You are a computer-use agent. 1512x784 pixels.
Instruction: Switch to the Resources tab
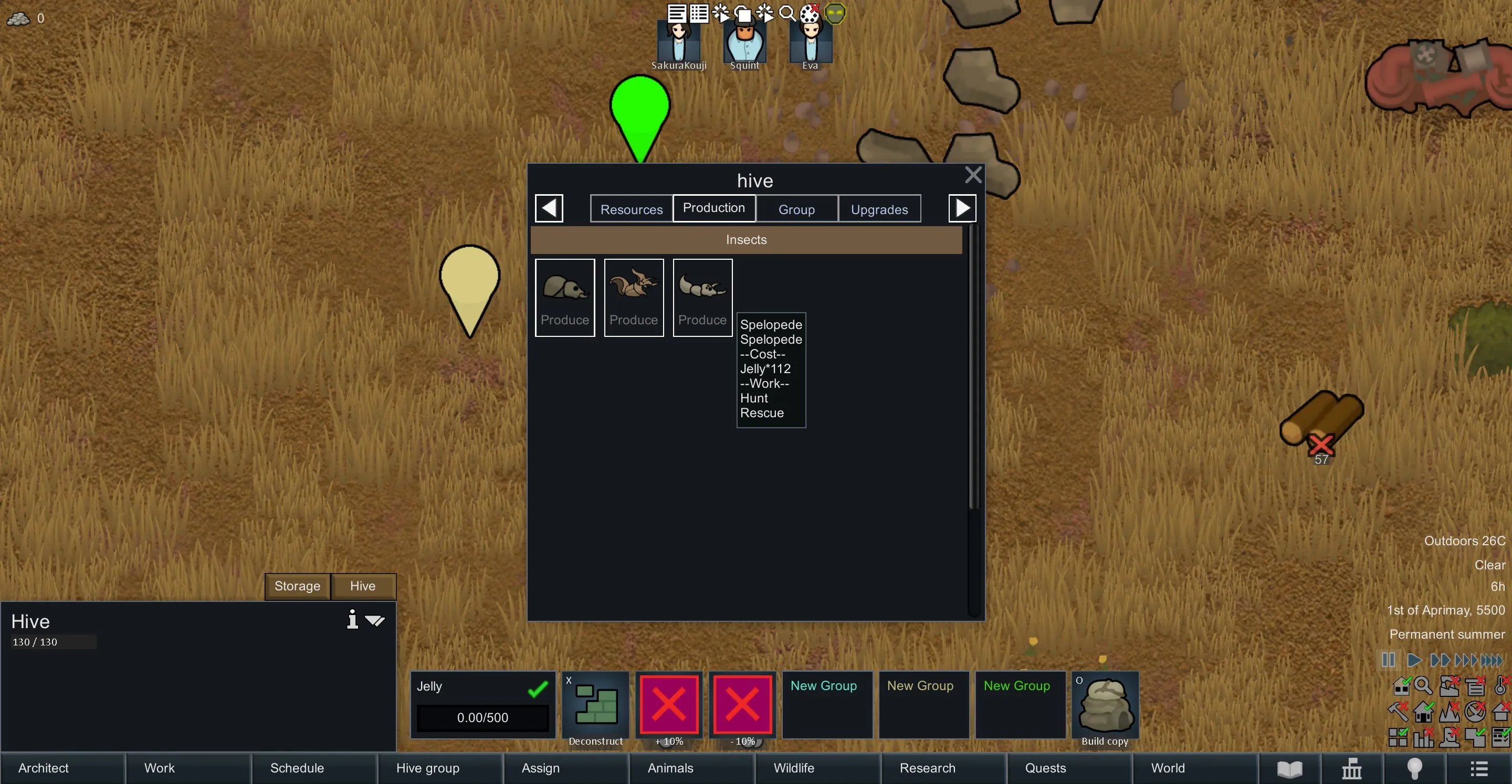pos(631,209)
